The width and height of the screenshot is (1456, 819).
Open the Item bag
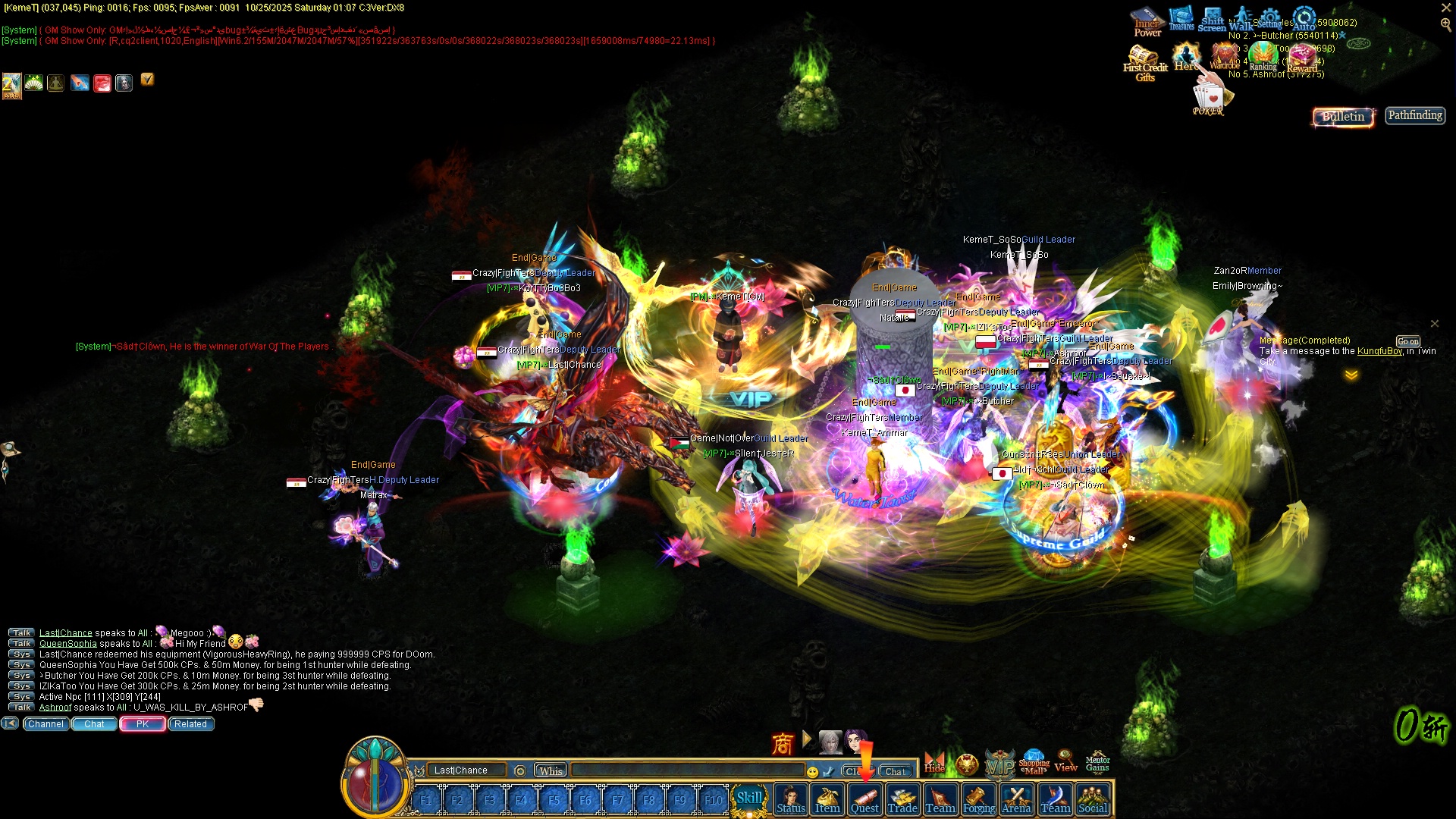click(827, 801)
